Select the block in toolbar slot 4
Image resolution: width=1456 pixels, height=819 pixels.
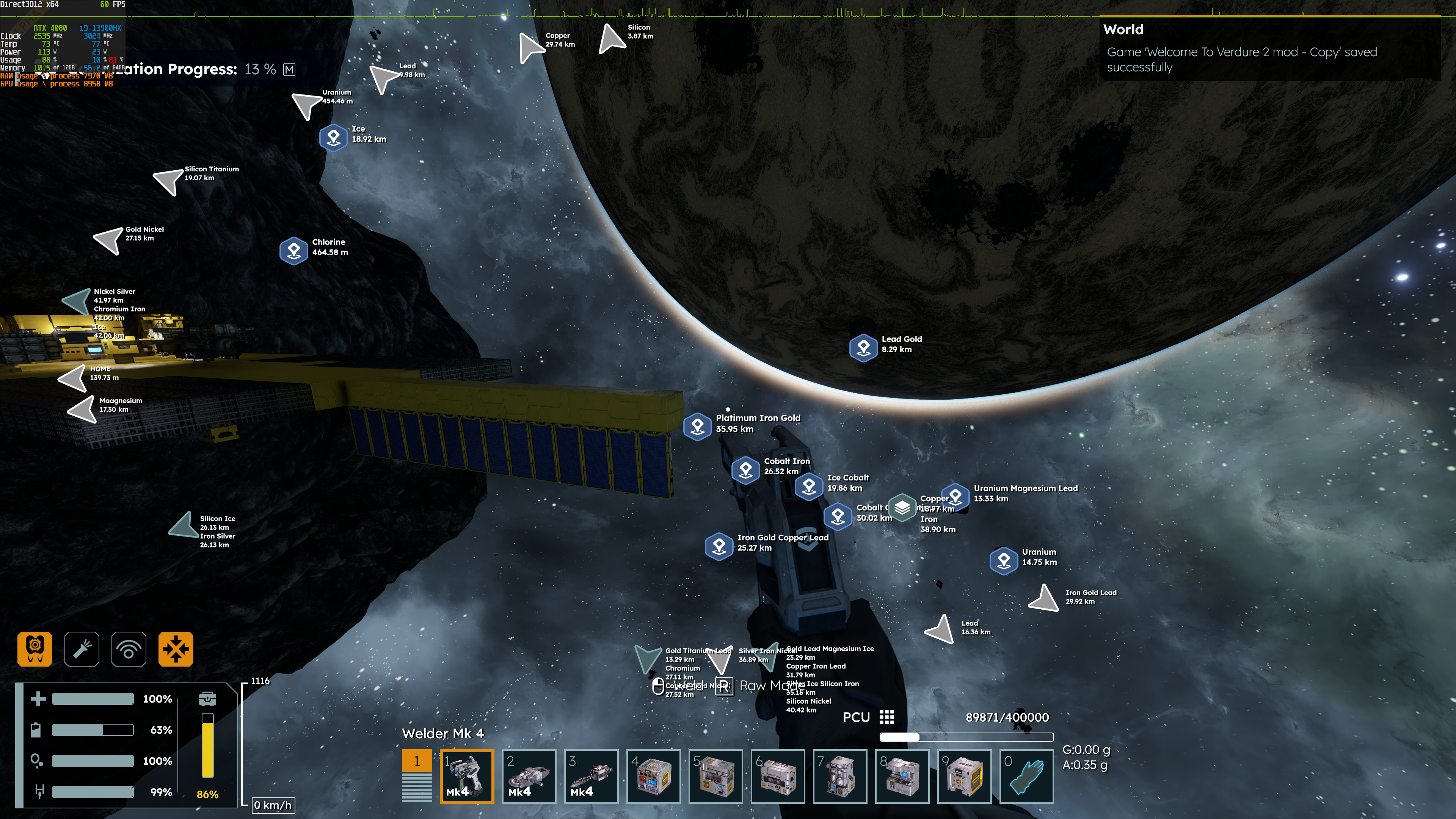tap(653, 775)
